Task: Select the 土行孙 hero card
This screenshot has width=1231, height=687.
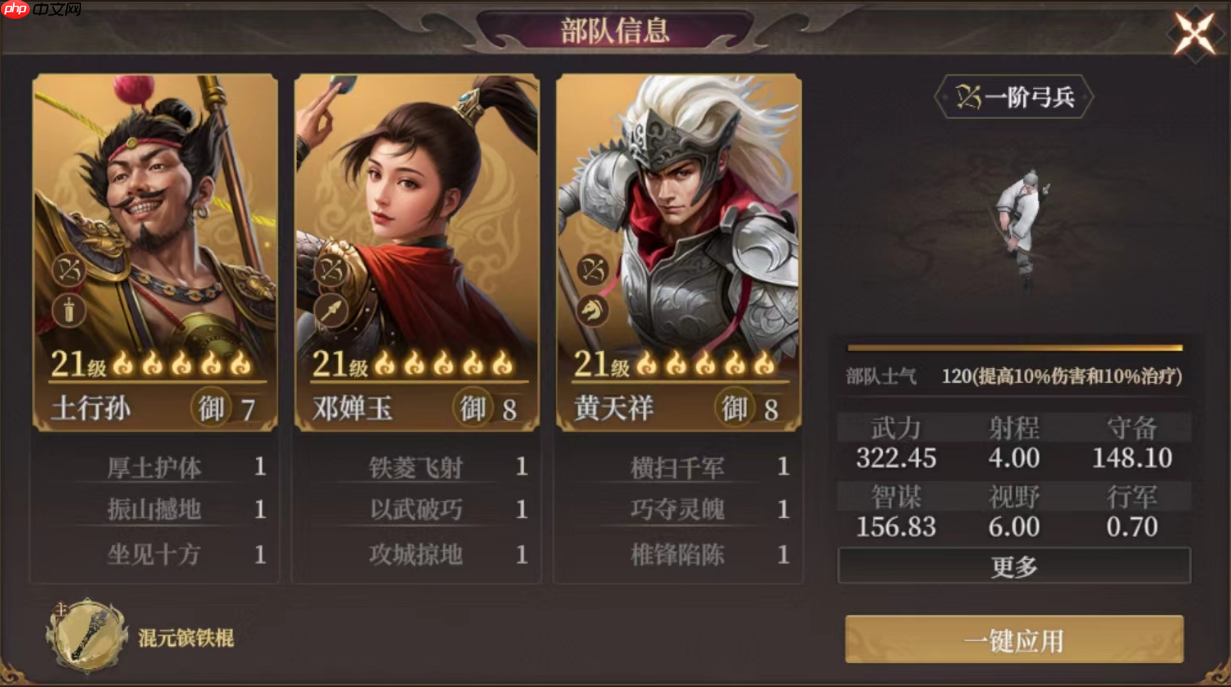Action: click(155, 250)
